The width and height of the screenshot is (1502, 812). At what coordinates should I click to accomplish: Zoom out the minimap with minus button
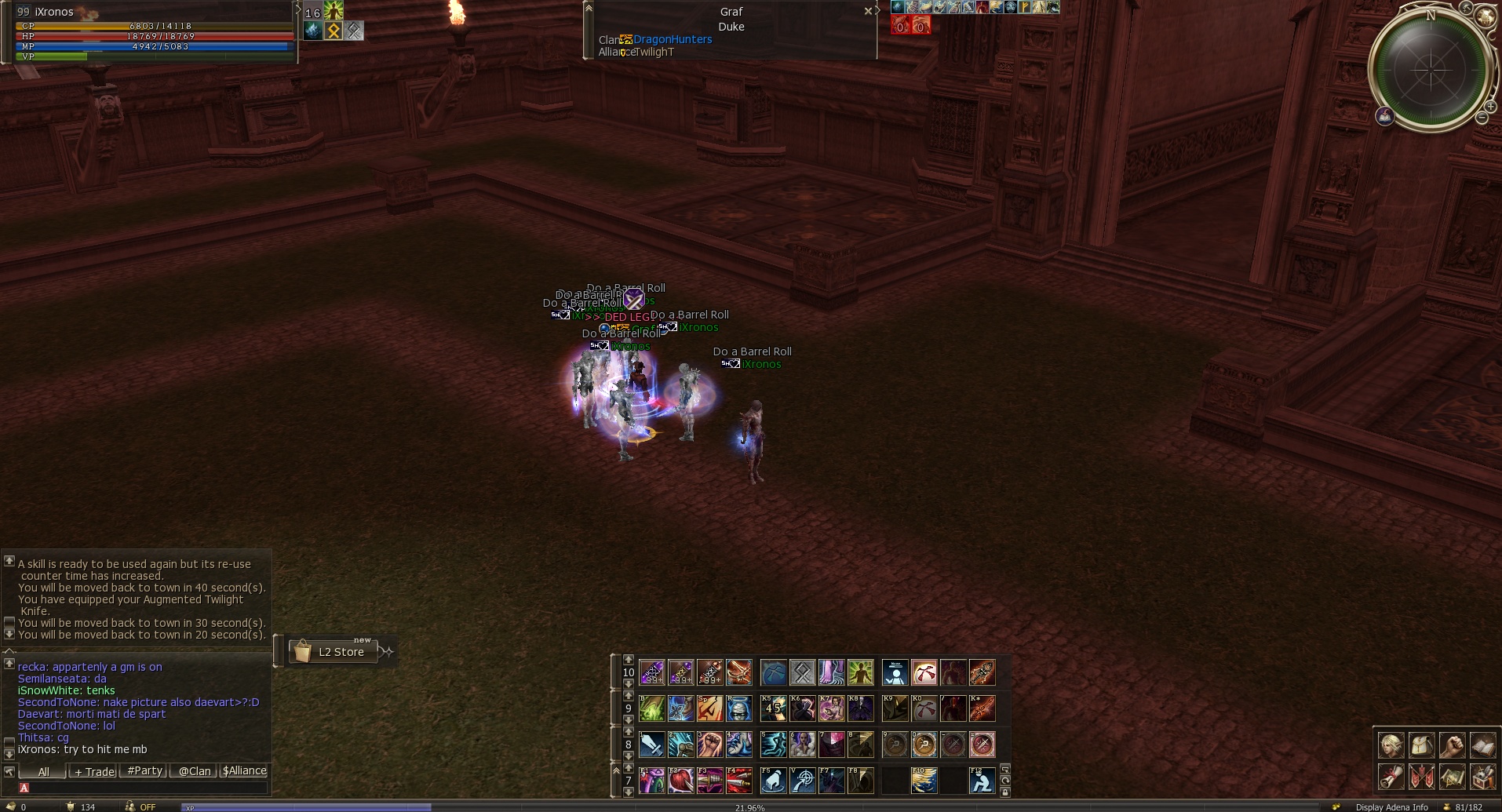[1482, 118]
